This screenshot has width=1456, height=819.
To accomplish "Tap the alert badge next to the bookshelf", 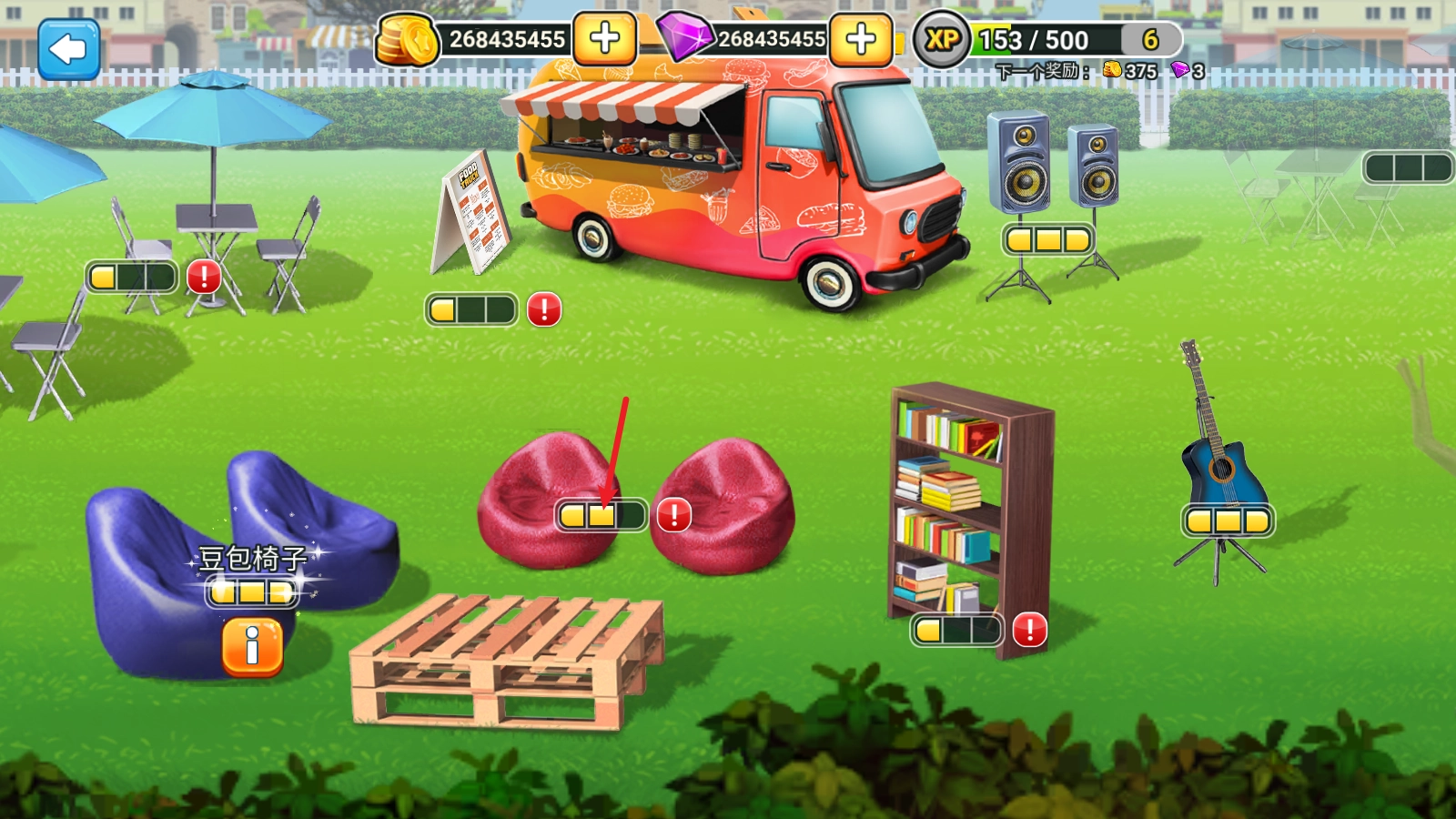I will [x=1029, y=630].
